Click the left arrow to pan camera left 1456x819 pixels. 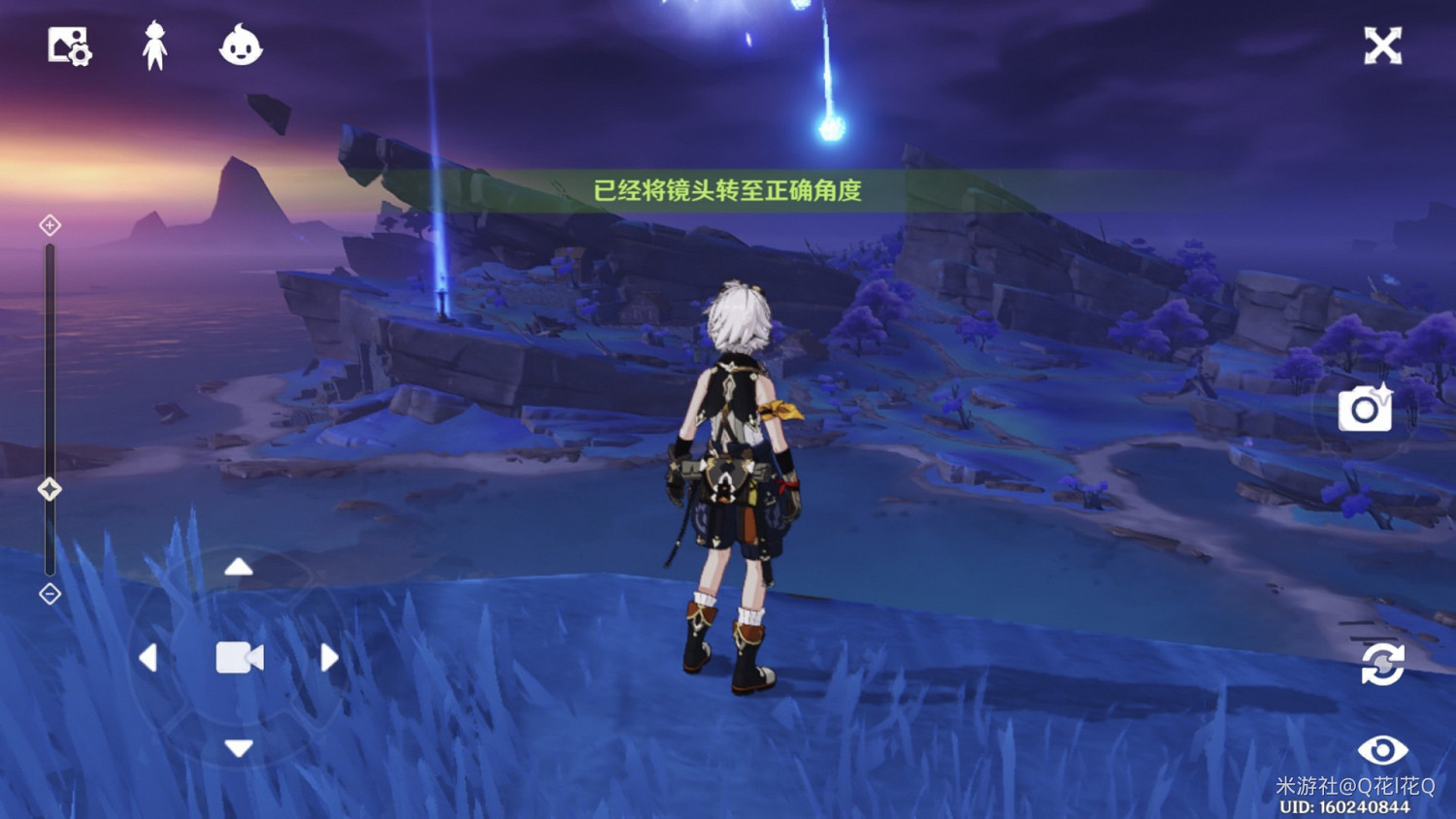point(149,658)
